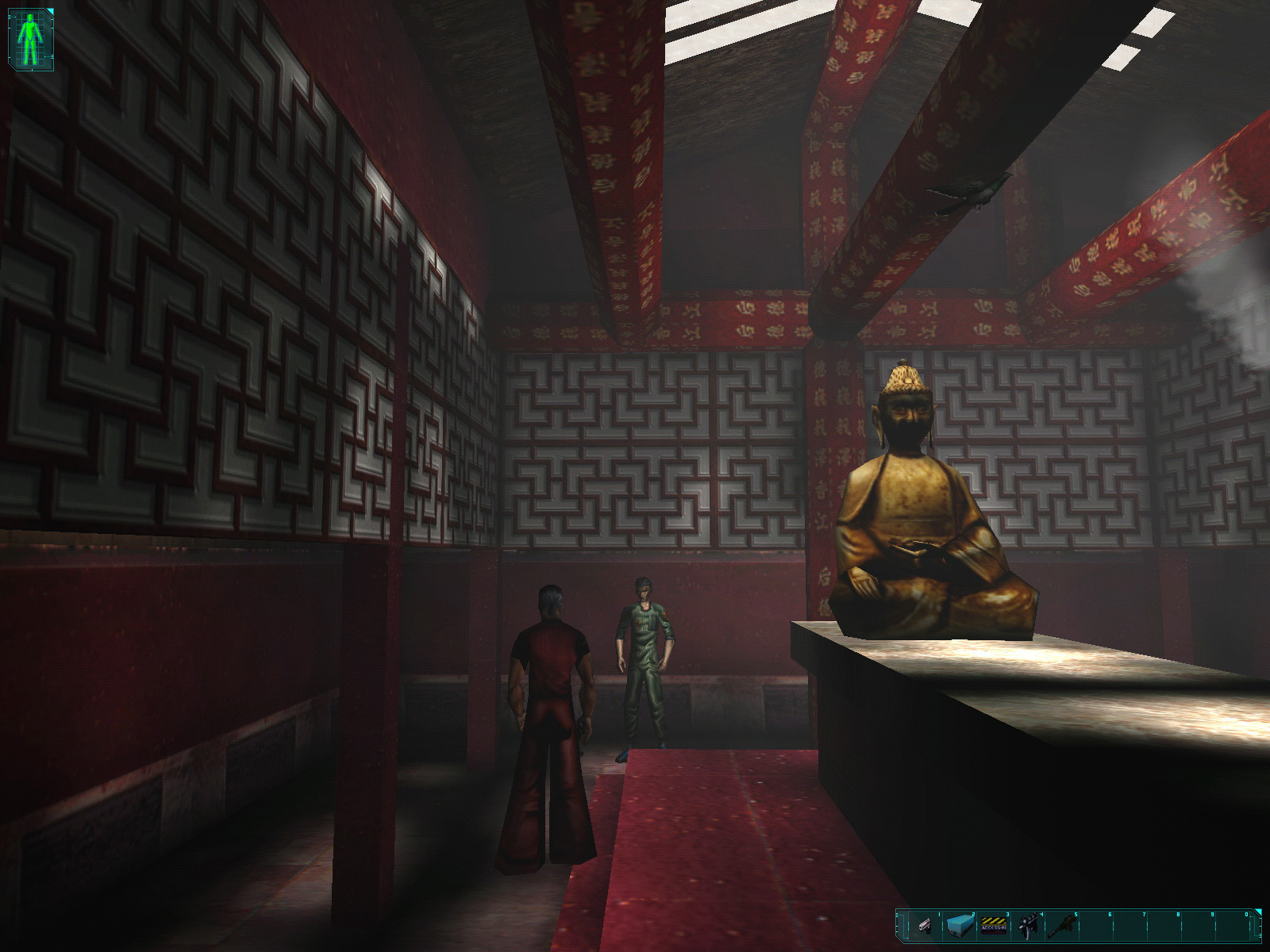Image resolution: width=1270 pixels, height=952 pixels.
Task: Select the pistol in inventory slot 1
Action: tap(925, 925)
